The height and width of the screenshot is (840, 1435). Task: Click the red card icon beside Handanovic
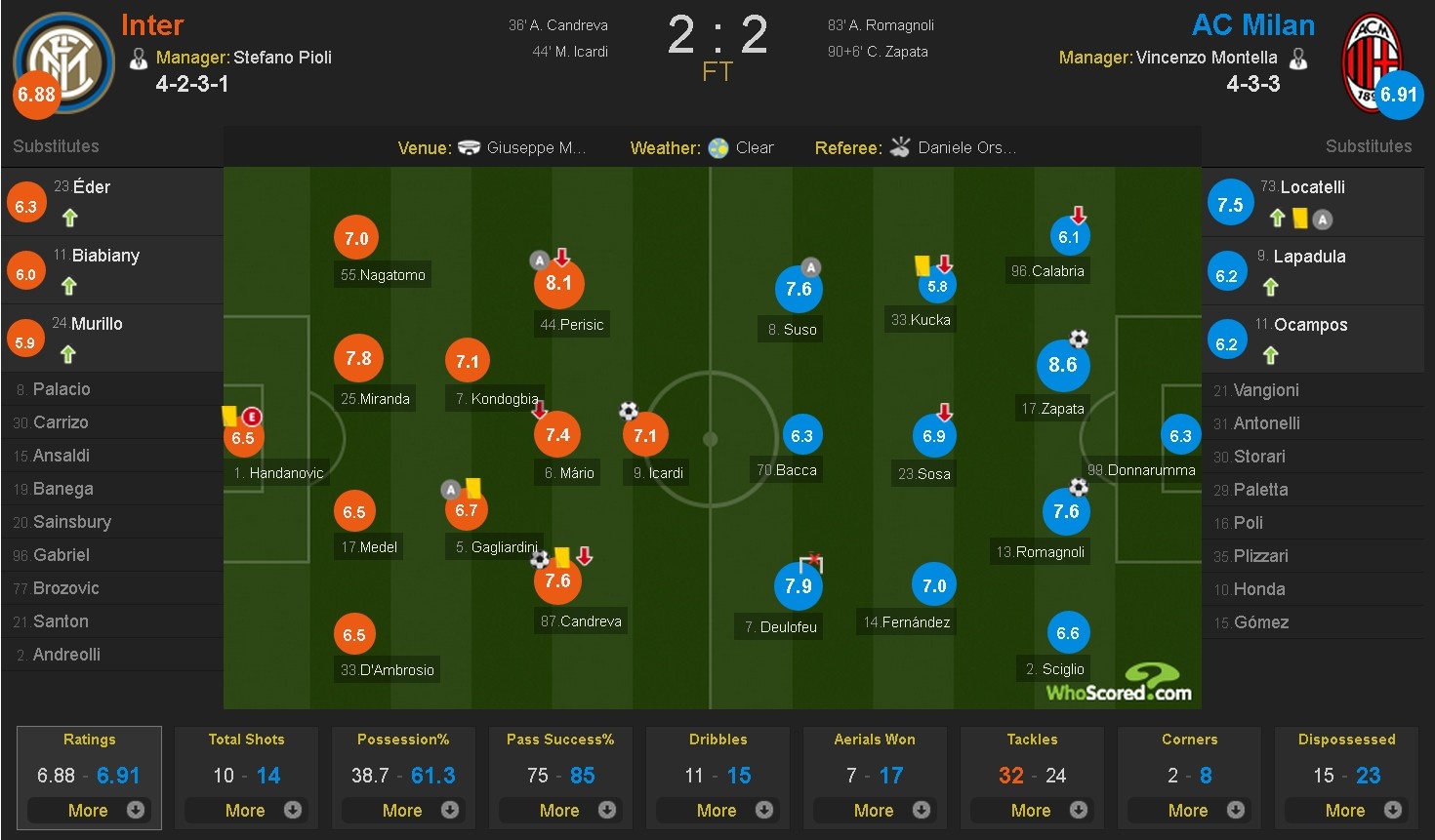pos(251,417)
